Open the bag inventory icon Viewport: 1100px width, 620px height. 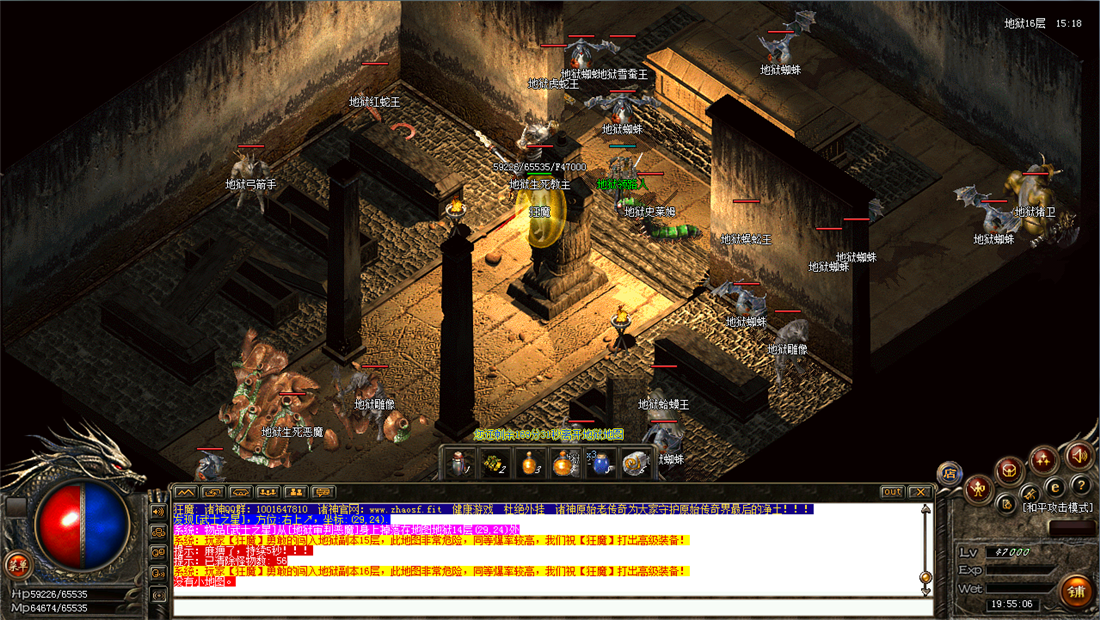click(1010, 468)
